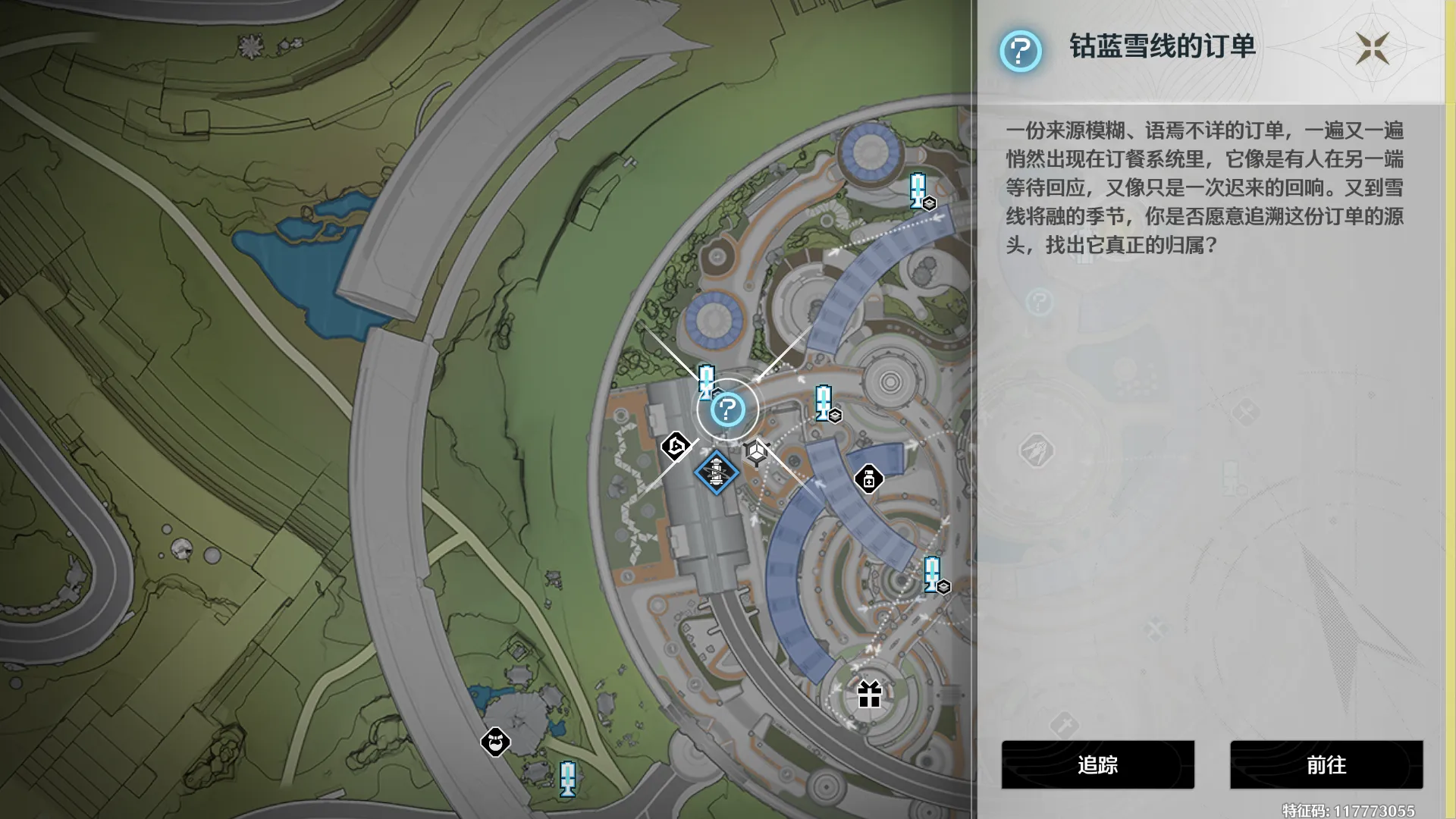
Task: Click the 追踪 (Track) button
Action: coord(1097,764)
